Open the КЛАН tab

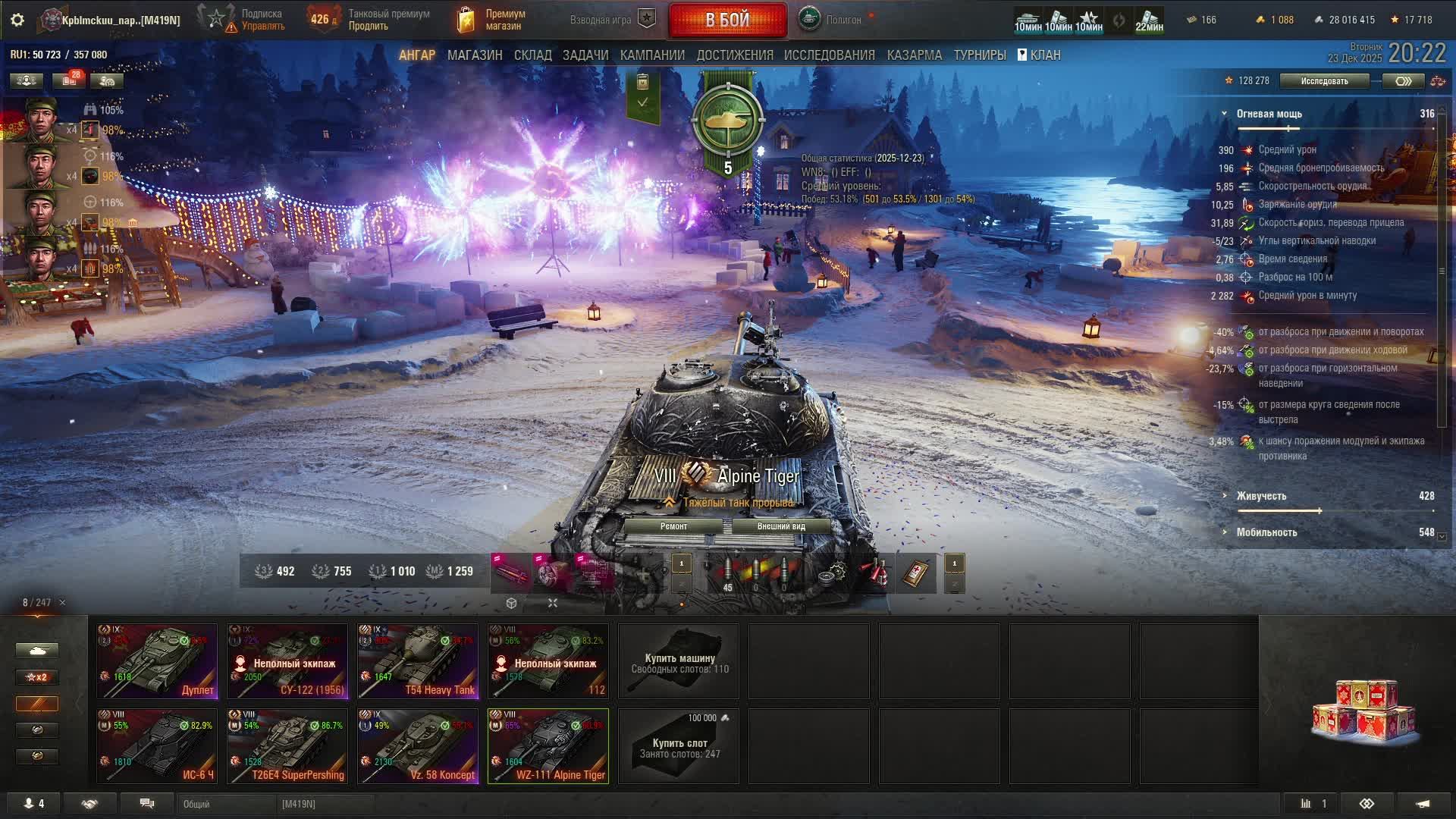[1039, 55]
